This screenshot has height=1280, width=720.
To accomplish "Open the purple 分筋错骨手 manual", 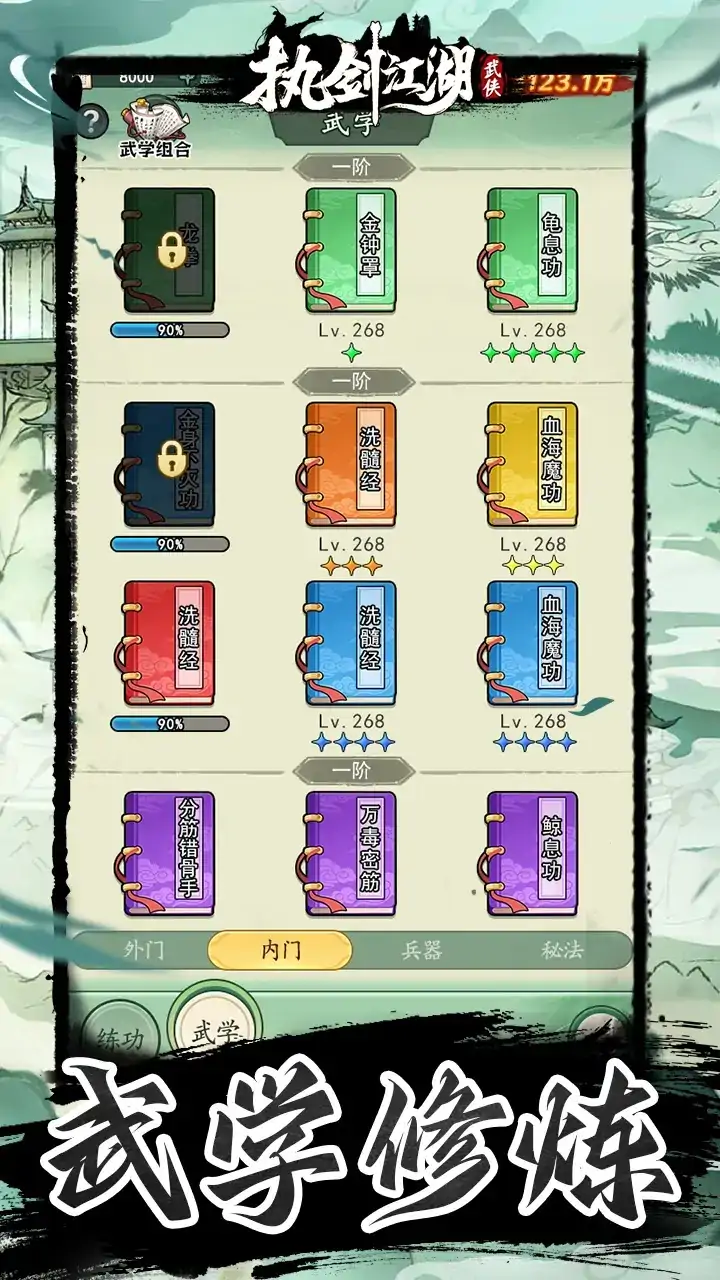I will coord(168,853).
